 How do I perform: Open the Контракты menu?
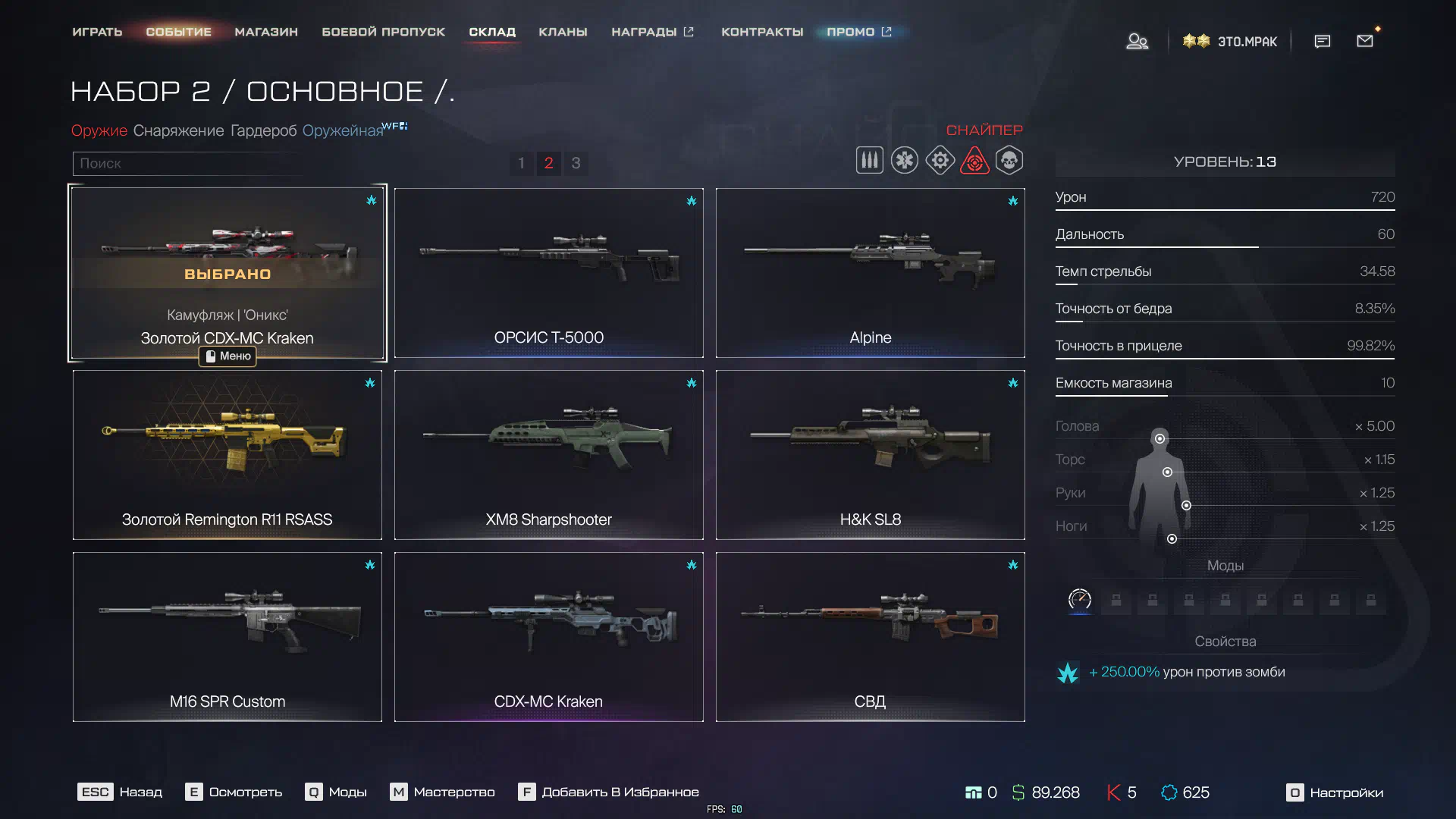[761, 32]
